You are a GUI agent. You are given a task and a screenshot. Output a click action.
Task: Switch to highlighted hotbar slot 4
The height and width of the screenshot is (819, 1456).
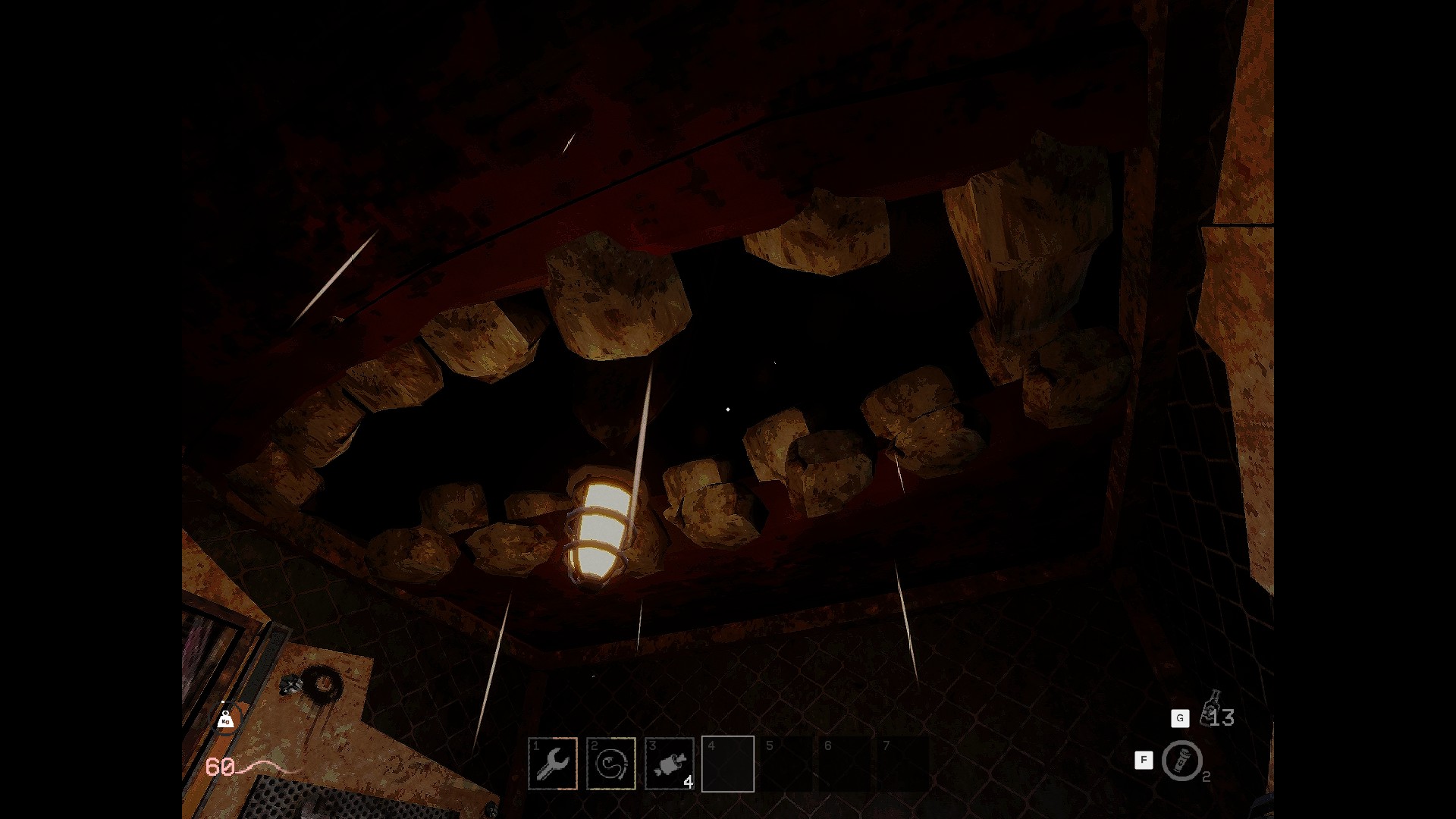[x=728, y=764]
